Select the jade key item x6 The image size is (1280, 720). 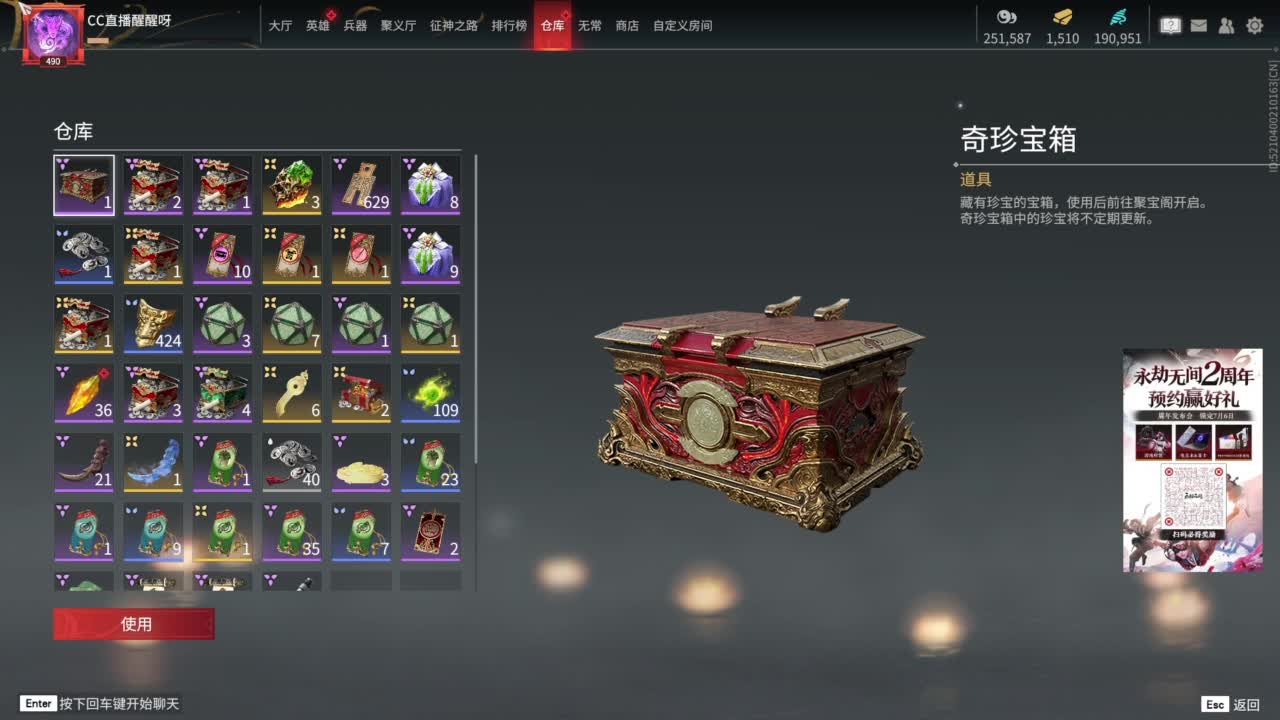291,392
